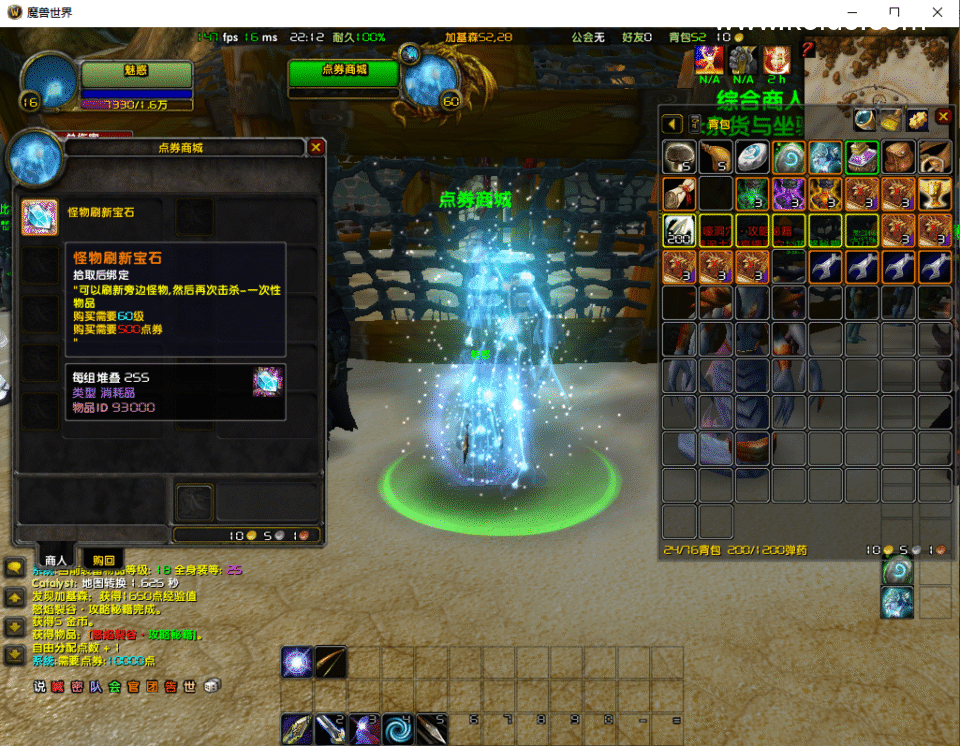Click the dice roll icon in chat bar
Viewport: 960px width, 746px height.
212,686
